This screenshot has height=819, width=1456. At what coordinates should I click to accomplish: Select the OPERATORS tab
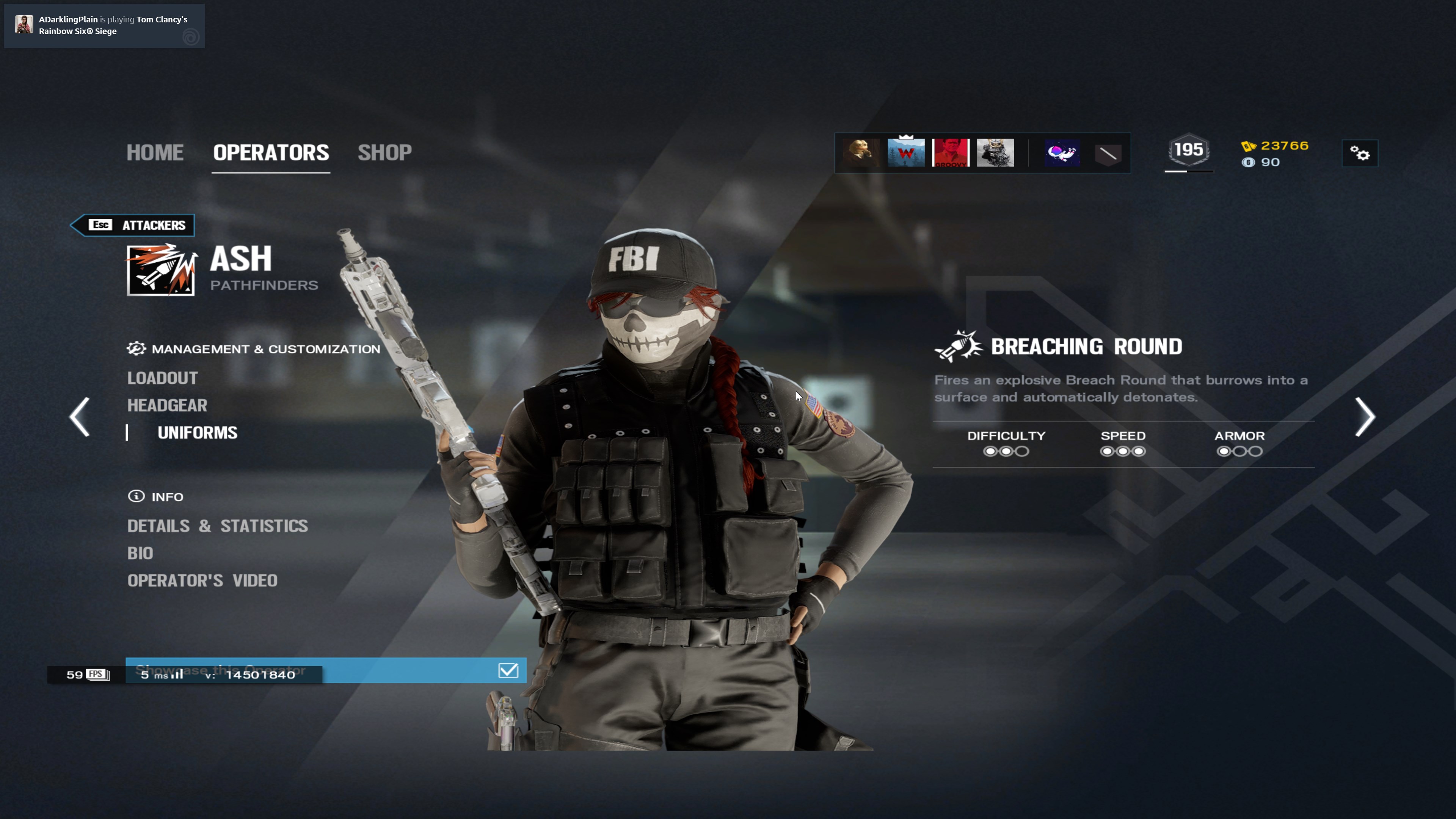click(x=271, y=152)
